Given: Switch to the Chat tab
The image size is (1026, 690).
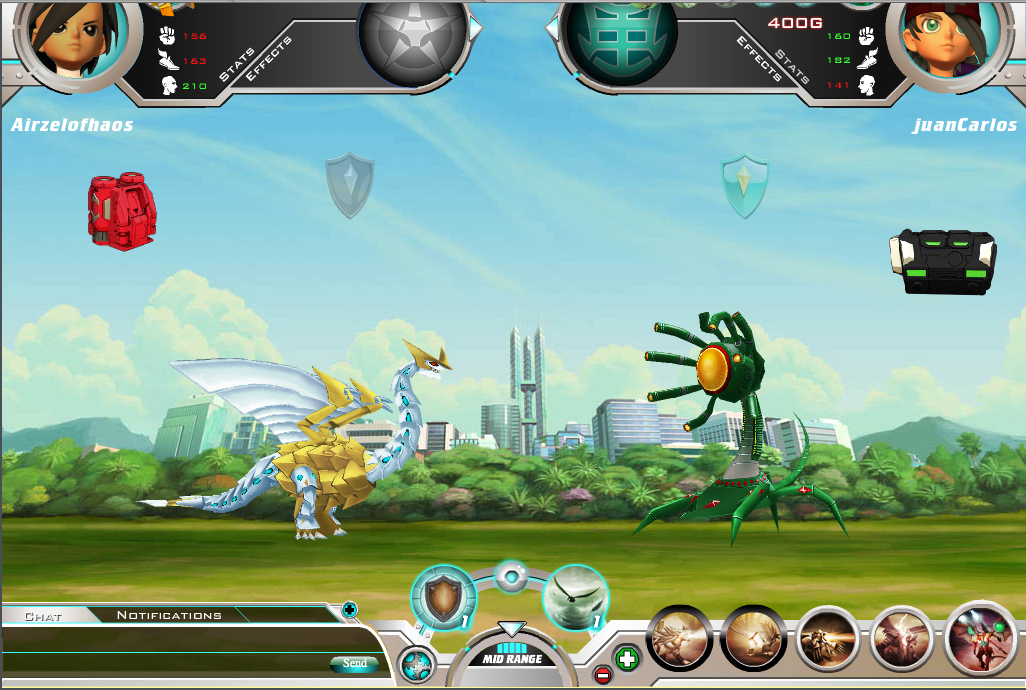Looking at the screenshot, I should [42, 616].
